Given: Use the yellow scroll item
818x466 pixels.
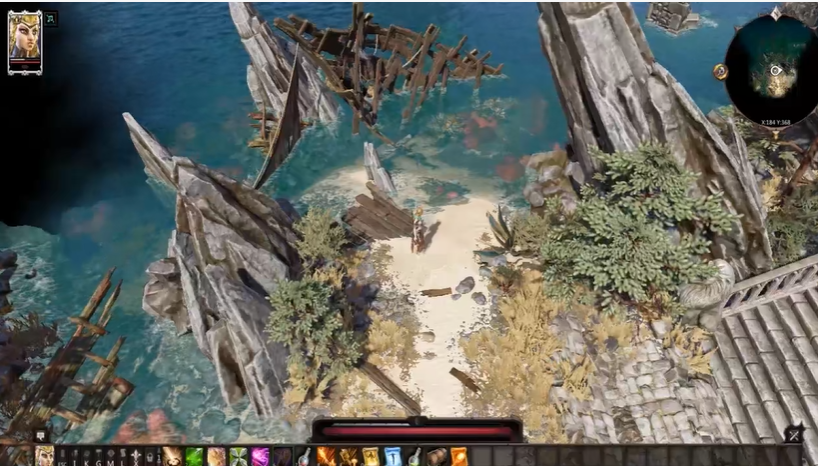Looking at the screenshot, I should point(370,457).
